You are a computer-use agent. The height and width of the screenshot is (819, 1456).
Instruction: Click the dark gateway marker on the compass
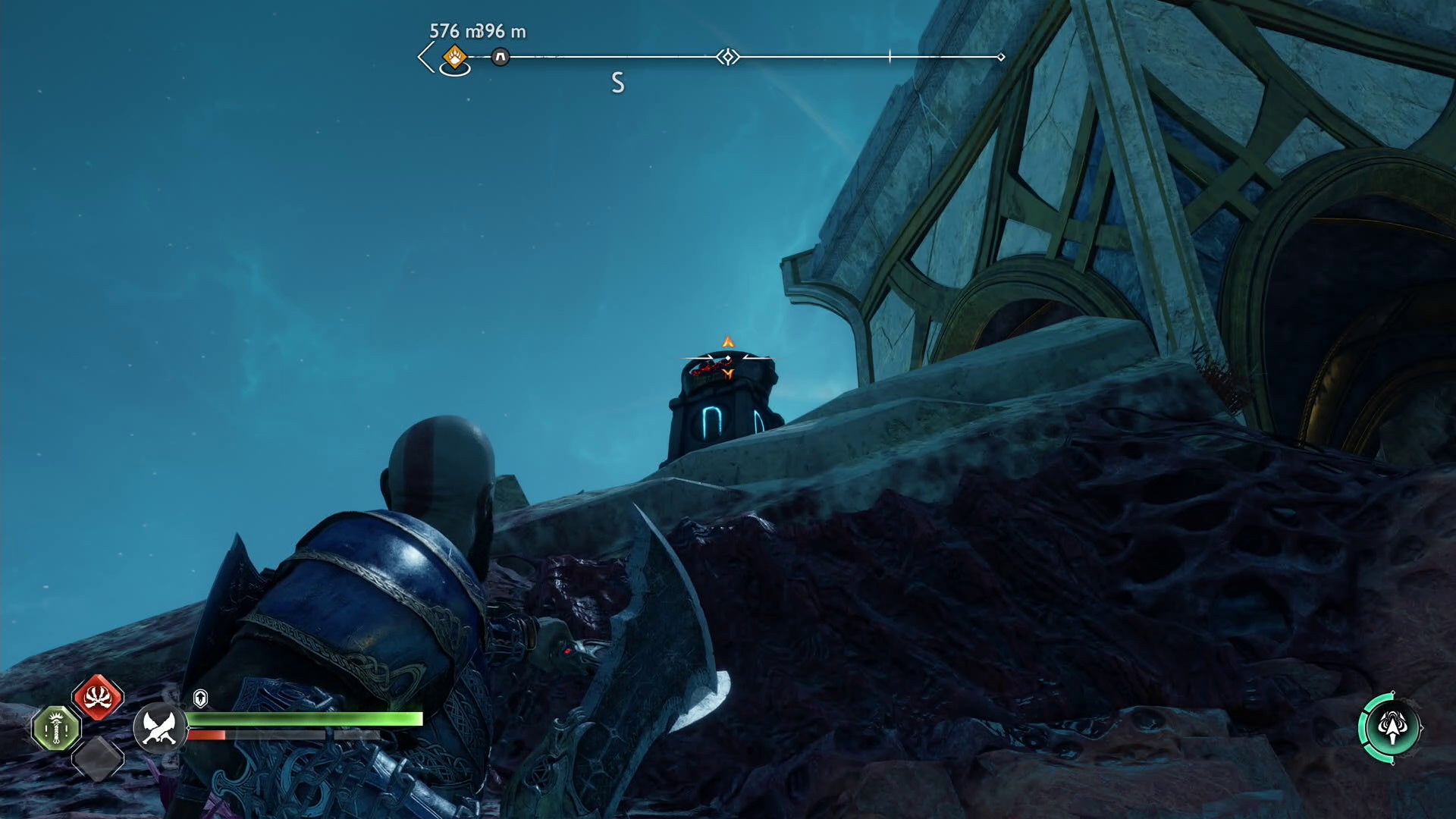pos(500,57)
